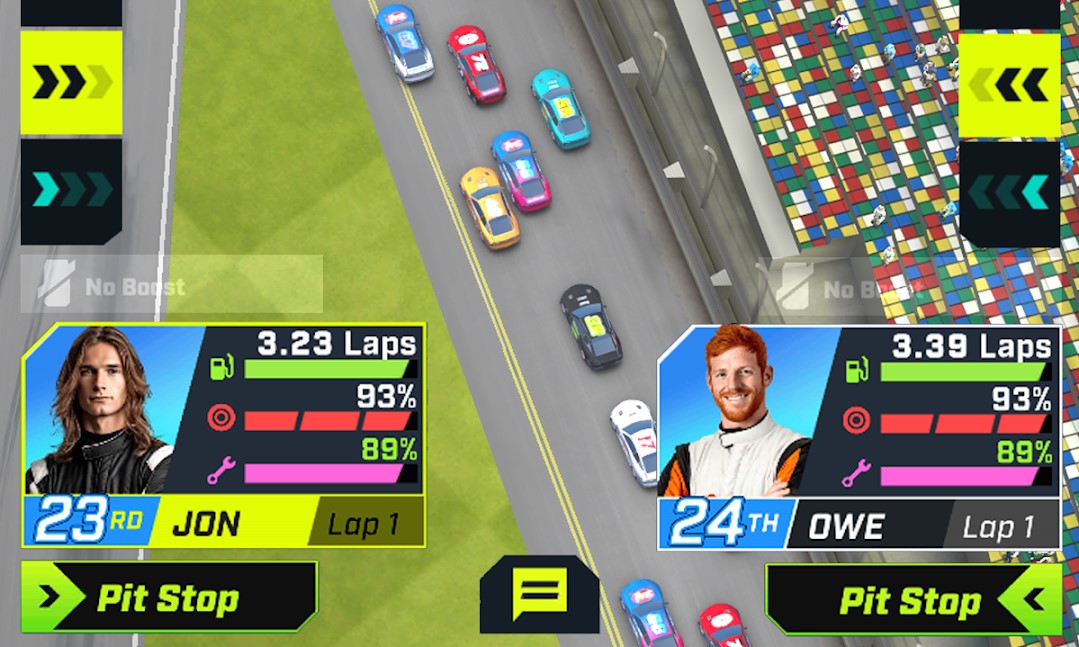Choose Owe's teal chevron pace button
This screenshot has width=1079, height=647.
[x=1009, y=192]
